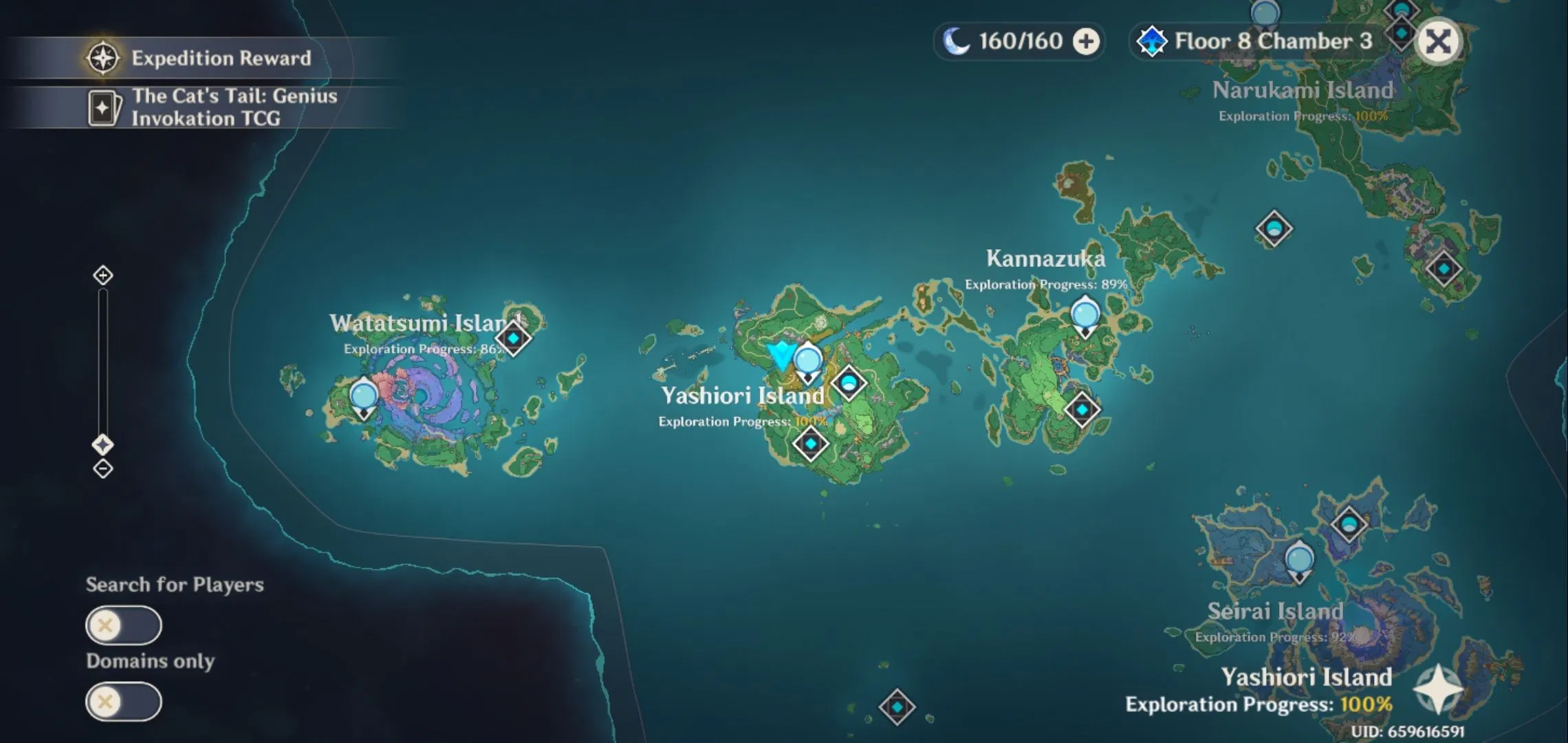This screenshot has width=1568, height=743.
Task: Click the plus to replenish Original Resin
Action: coord(1084,41)
